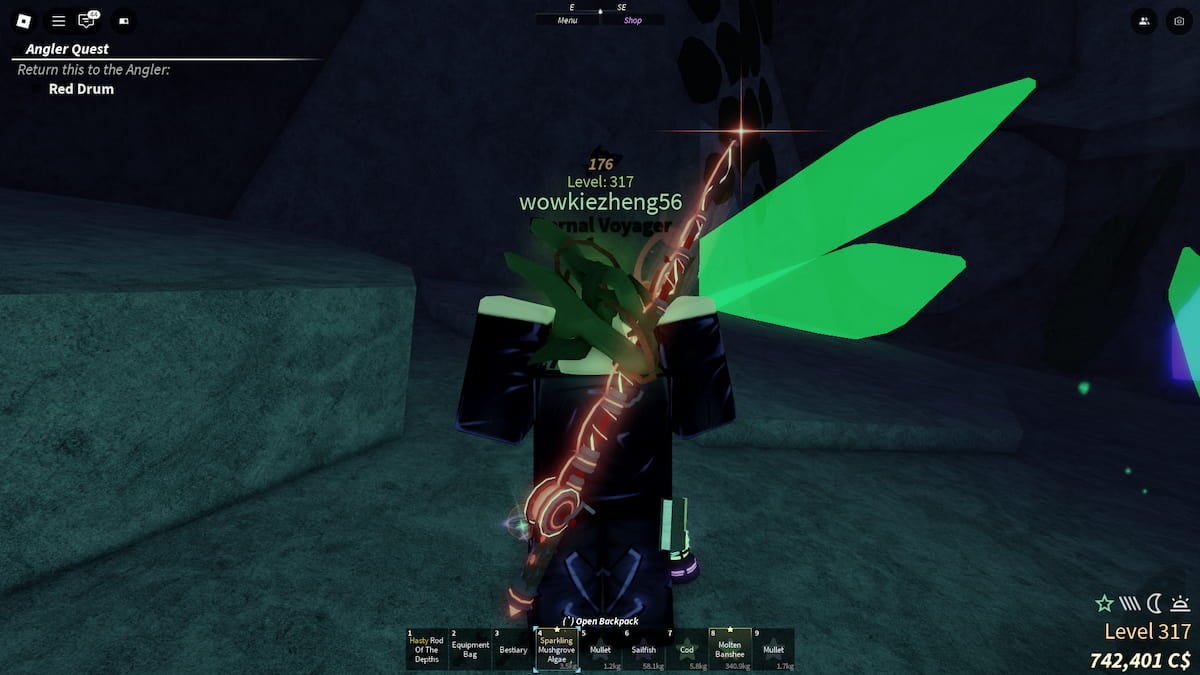1200x675 pixels.
Task: Select the 1.2kg Mullet slot
Action: click(600, 649)
